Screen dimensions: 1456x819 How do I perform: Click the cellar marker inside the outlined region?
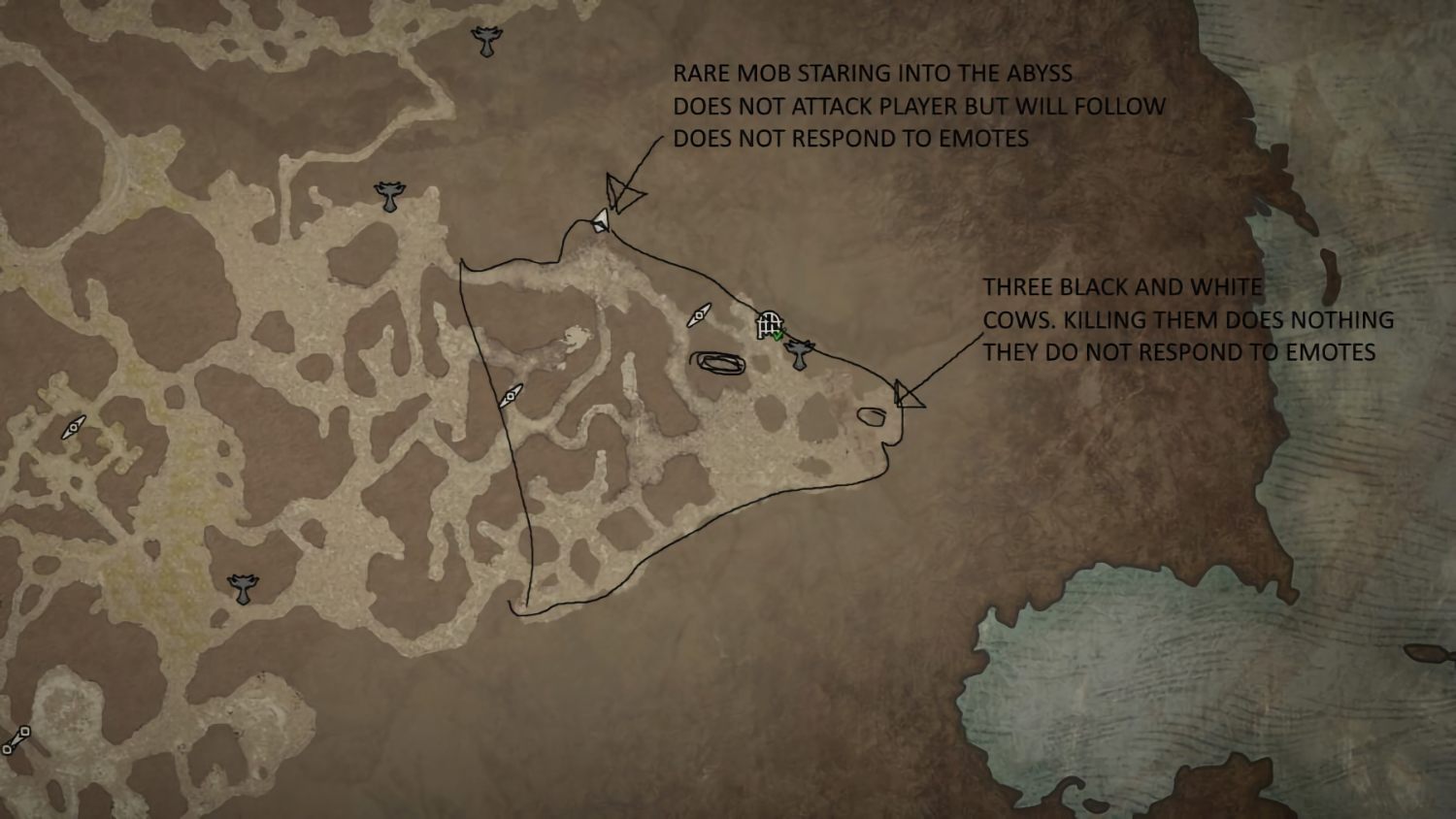(510, 398)
